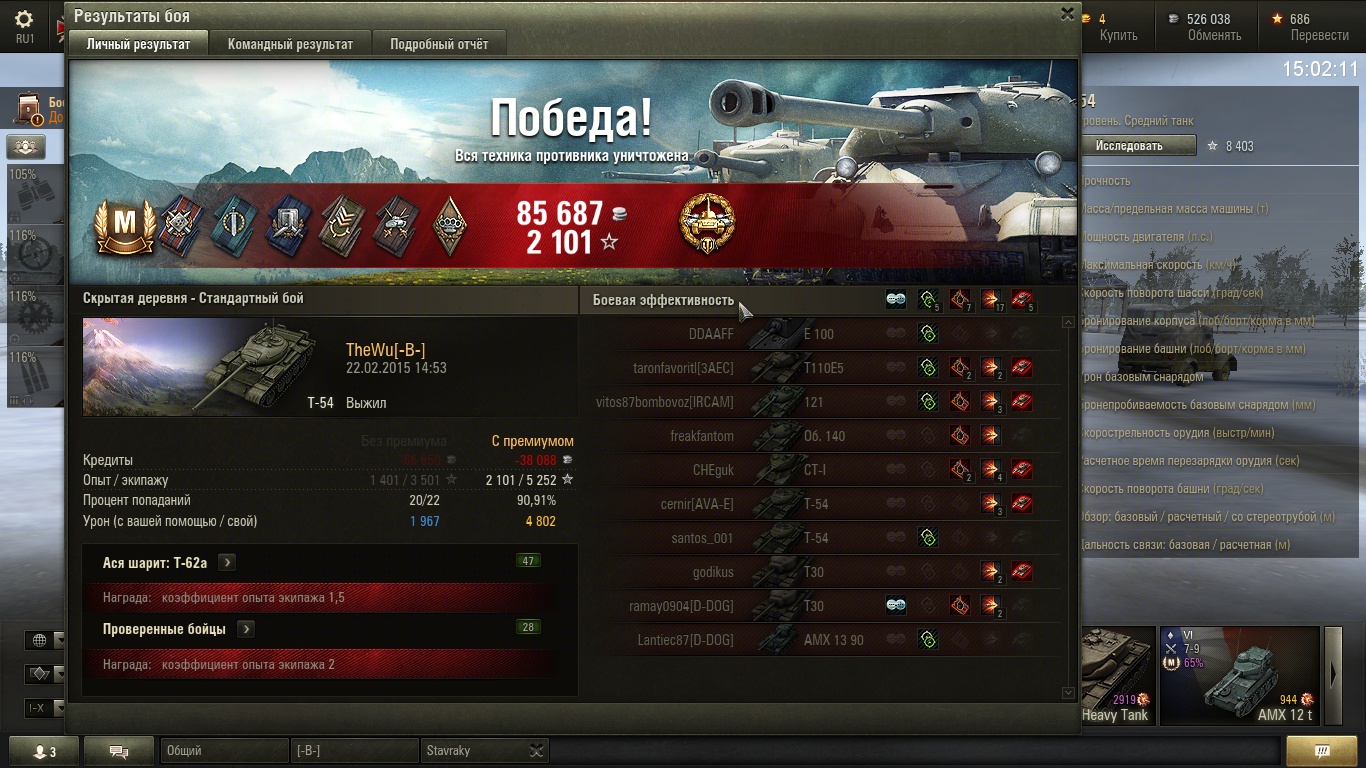Expand the Проверенные бойцы mission arrow
The image size is (1366, 768).
click(x=246, y=629)
